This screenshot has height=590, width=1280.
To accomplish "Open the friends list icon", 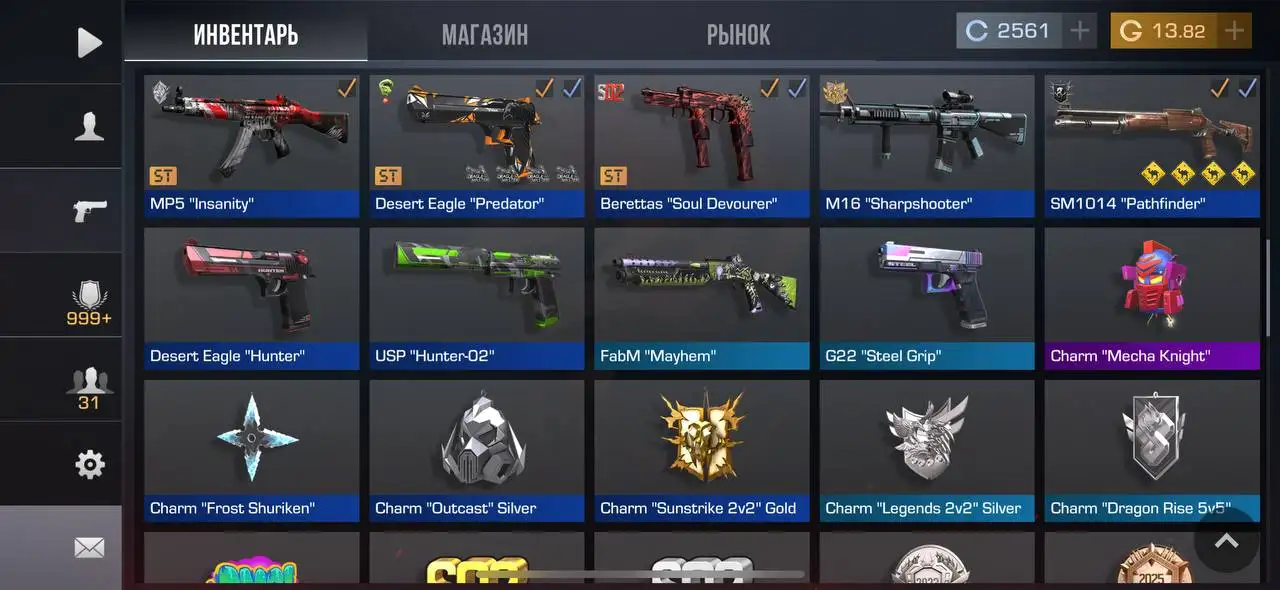I will point(89,387).
